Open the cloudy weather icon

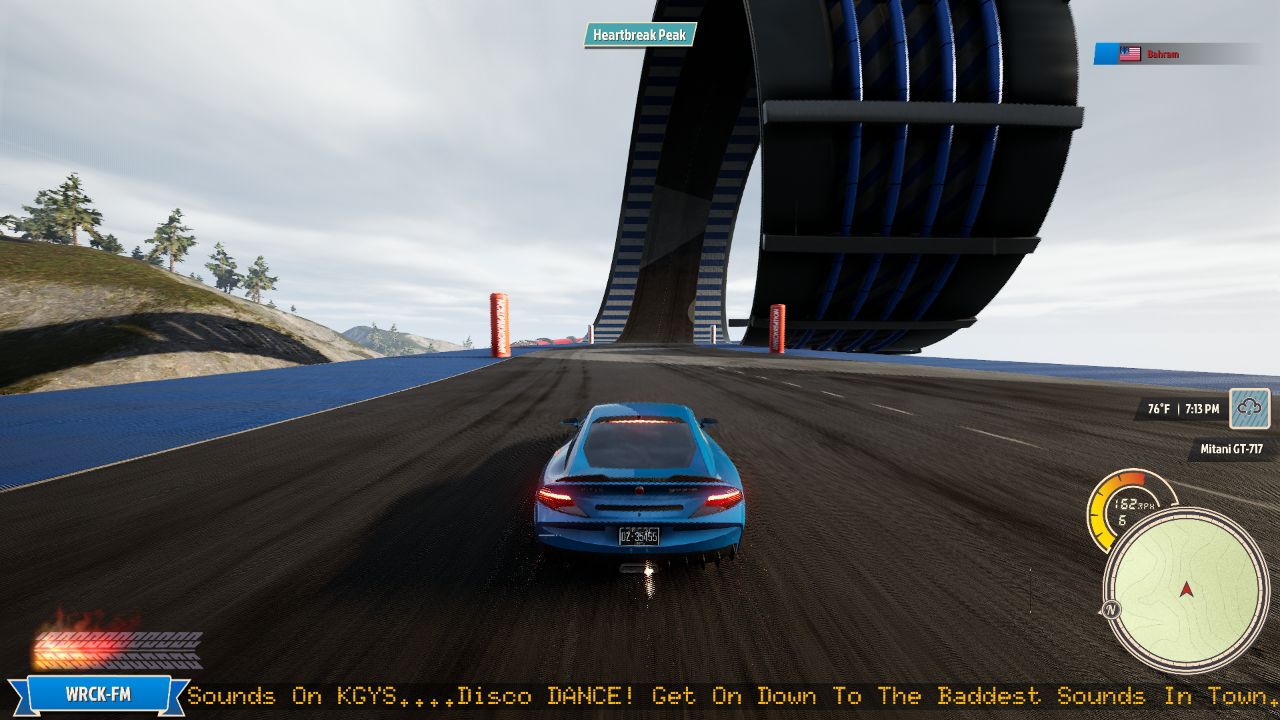pos(1249,408)
